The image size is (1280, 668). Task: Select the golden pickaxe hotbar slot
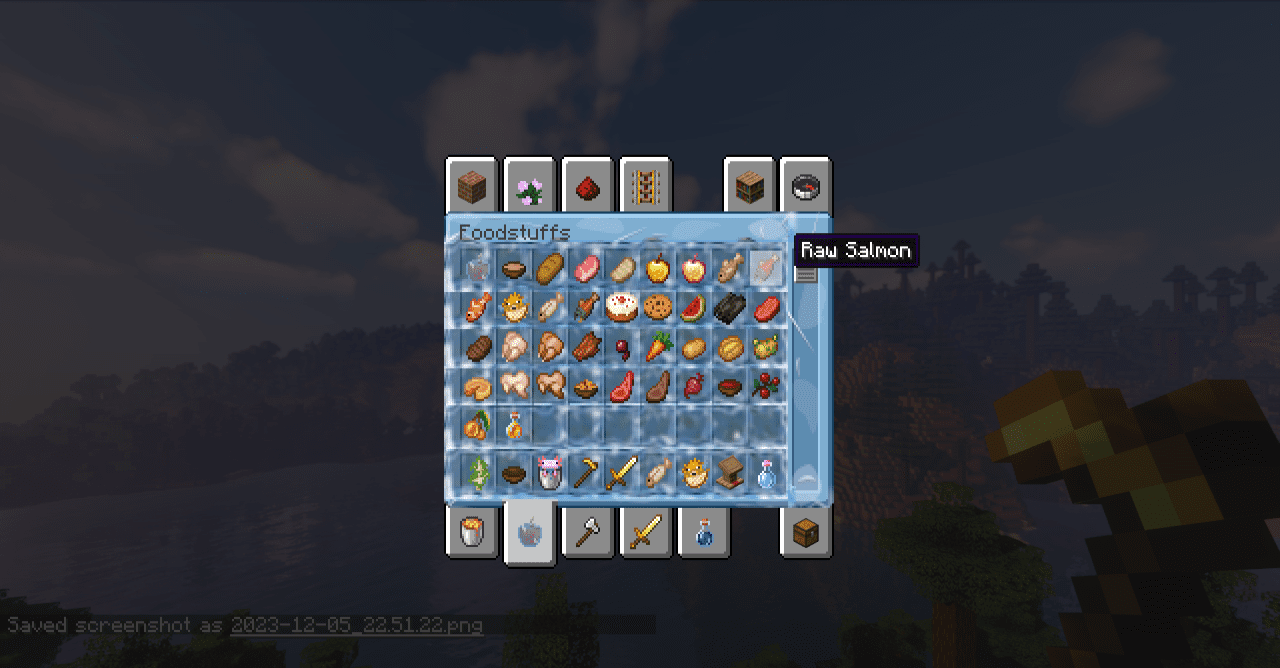[x=586, y=472]
